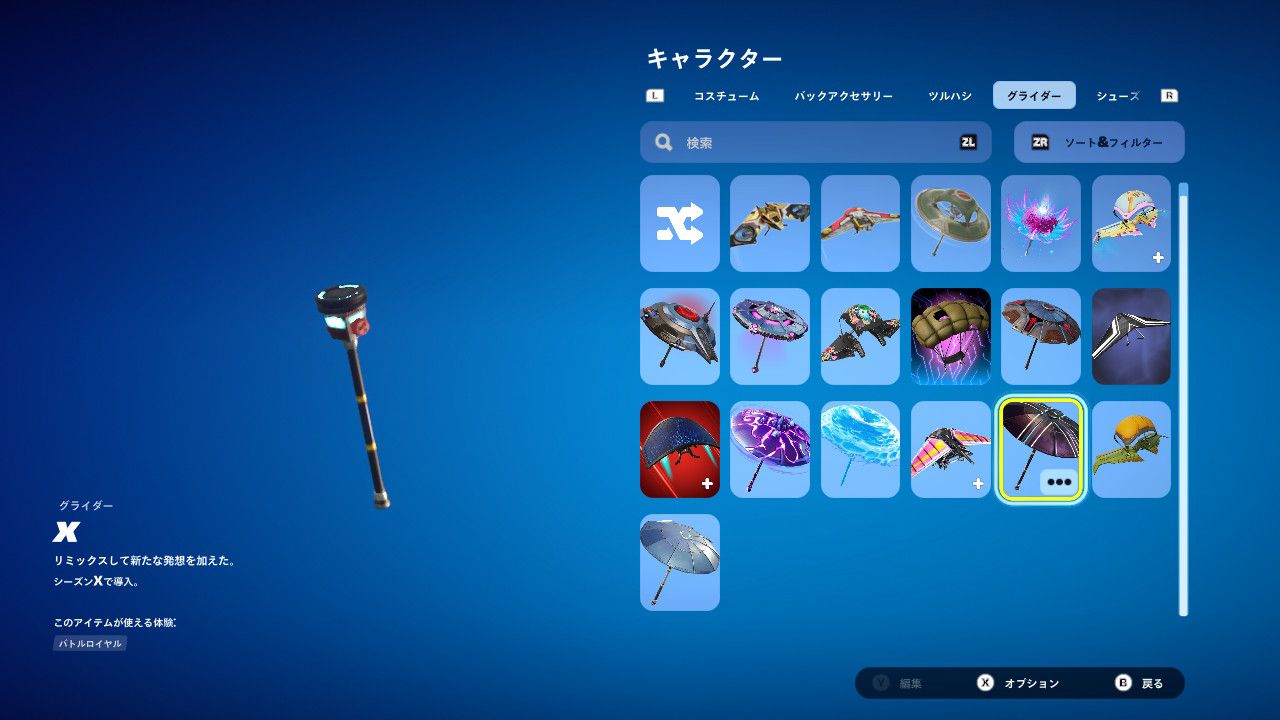Choose the icy blue swirl umbrella
Viewport: 1280px width, 720px height.
click(860, 449)
